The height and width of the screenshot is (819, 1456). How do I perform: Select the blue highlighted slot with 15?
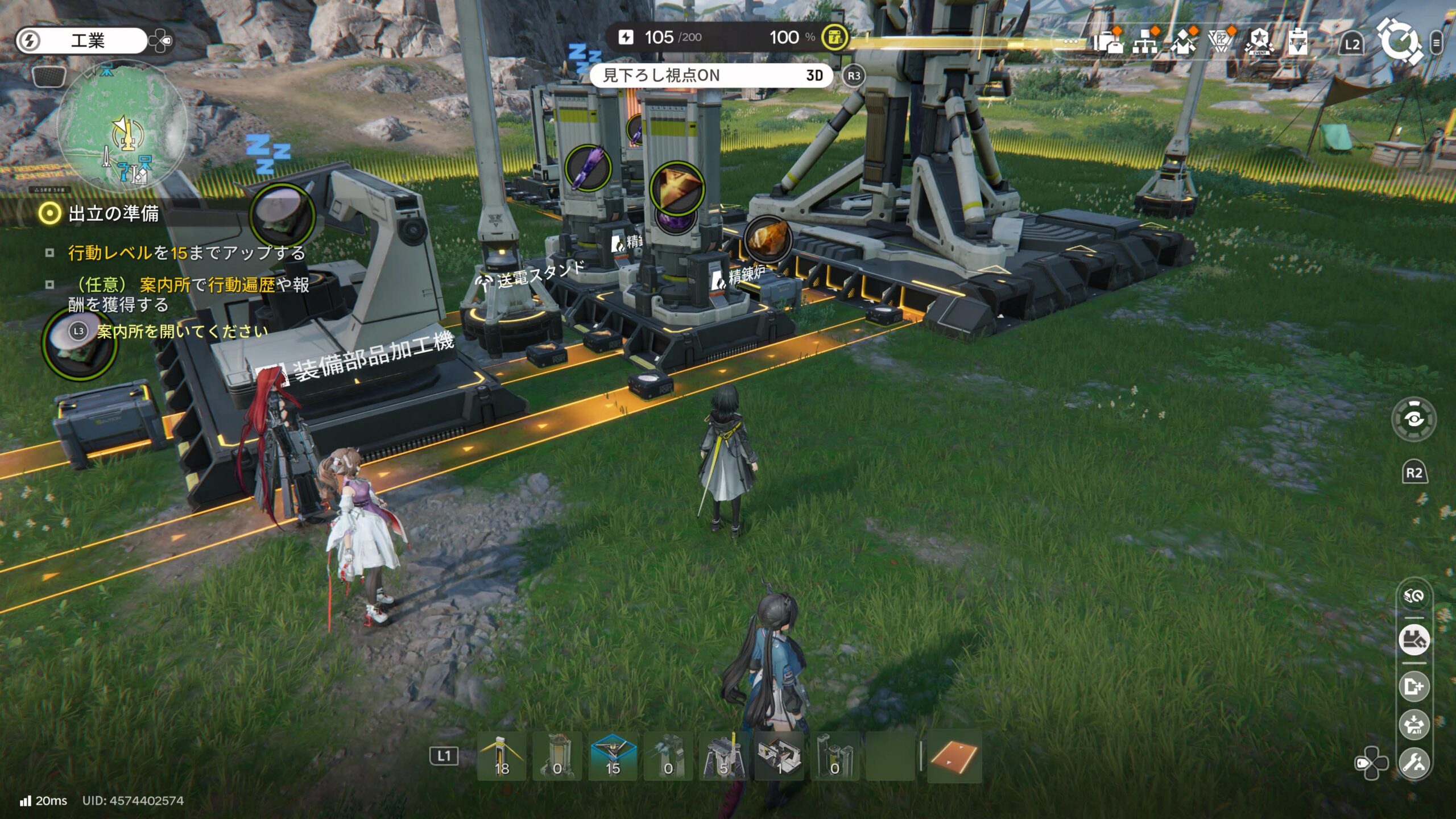[x=613, y=756]
